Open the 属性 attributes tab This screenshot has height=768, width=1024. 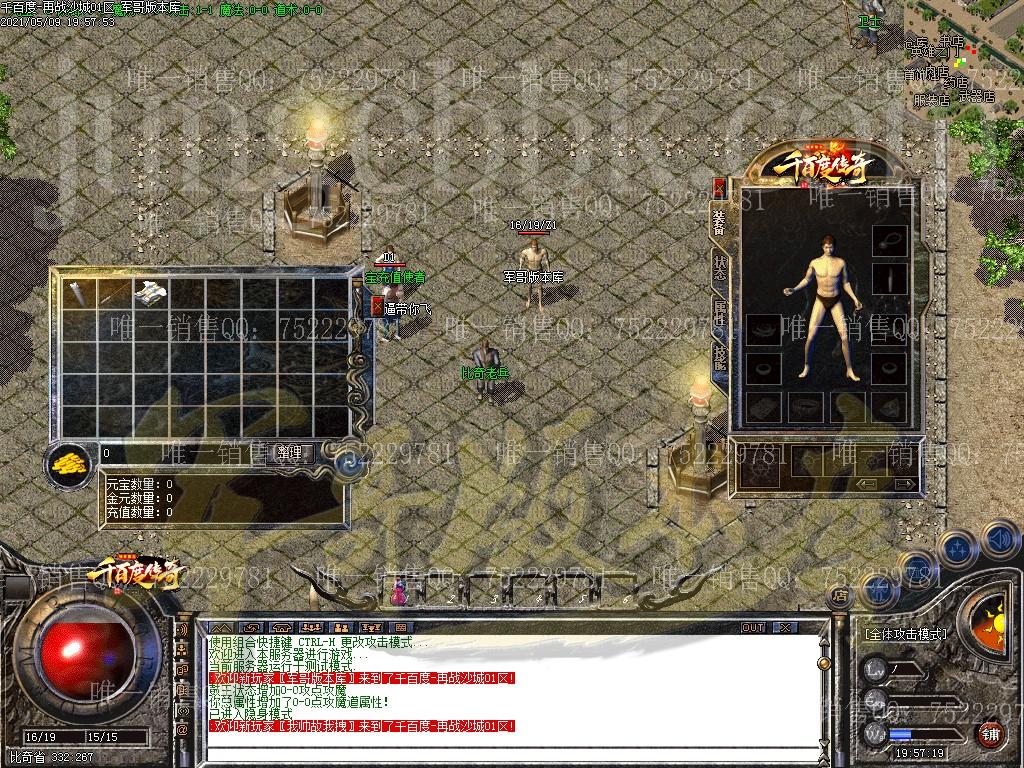720,312
